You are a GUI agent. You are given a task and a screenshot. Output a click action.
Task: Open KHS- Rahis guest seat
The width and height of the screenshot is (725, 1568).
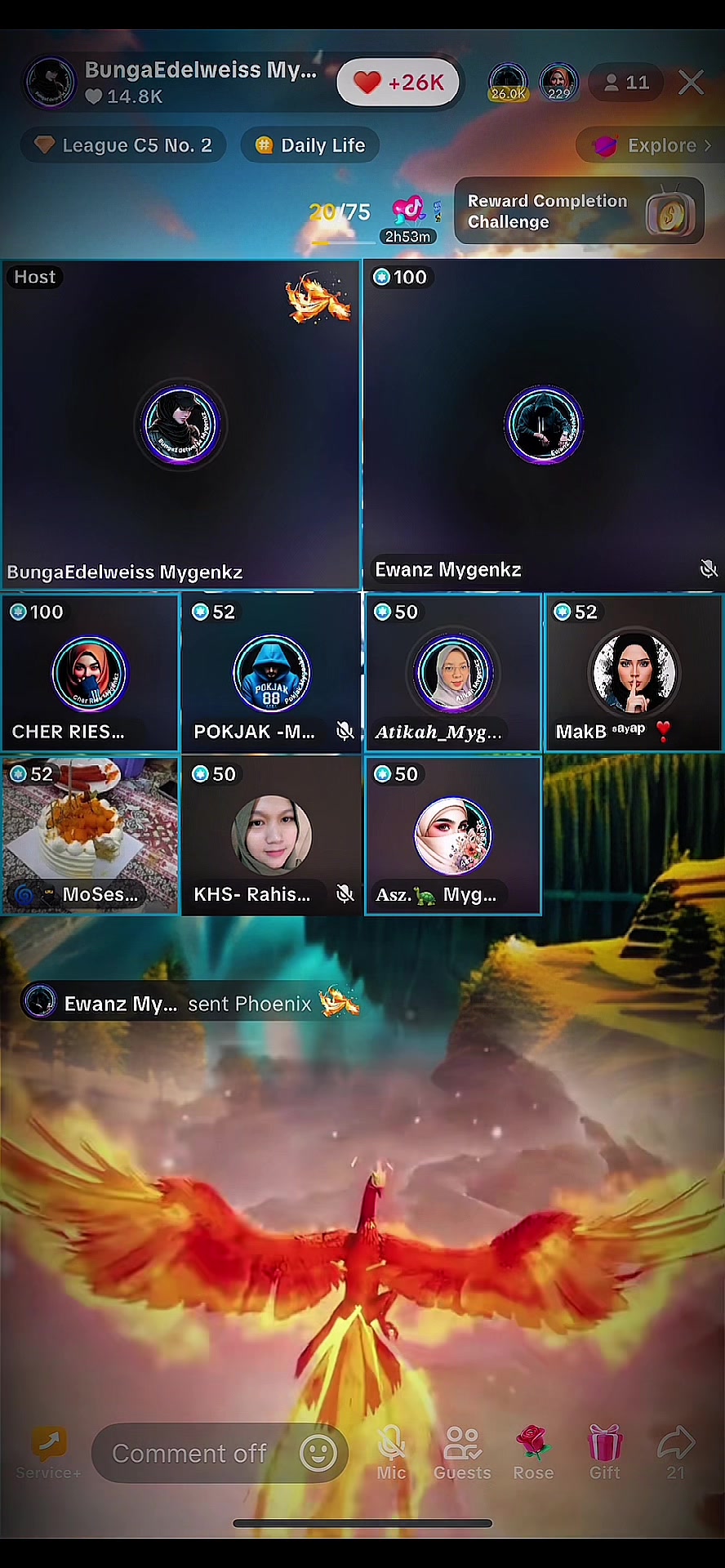pyautogui.click(x=271, y=835)
